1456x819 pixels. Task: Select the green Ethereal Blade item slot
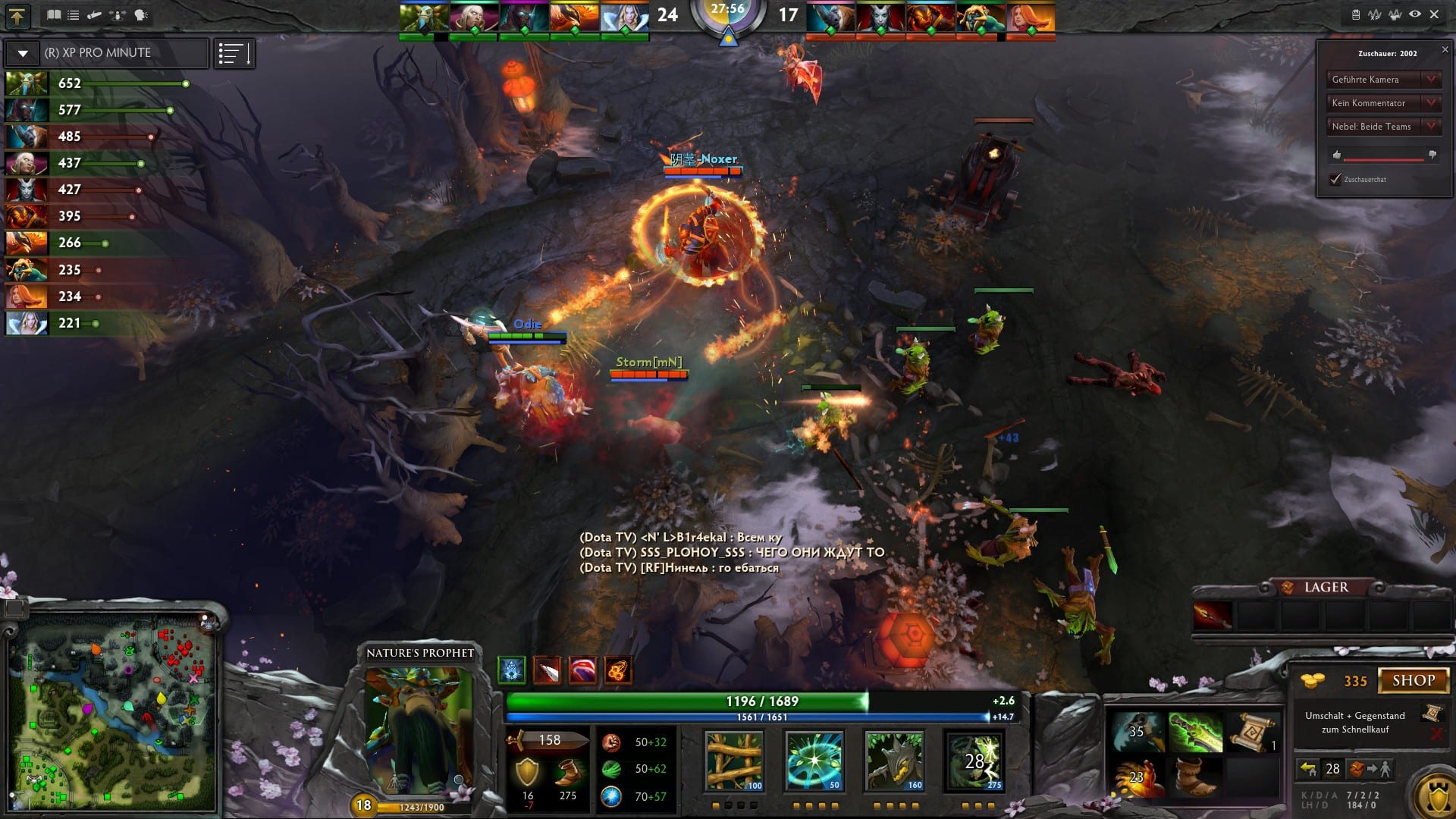(1195, 733)
